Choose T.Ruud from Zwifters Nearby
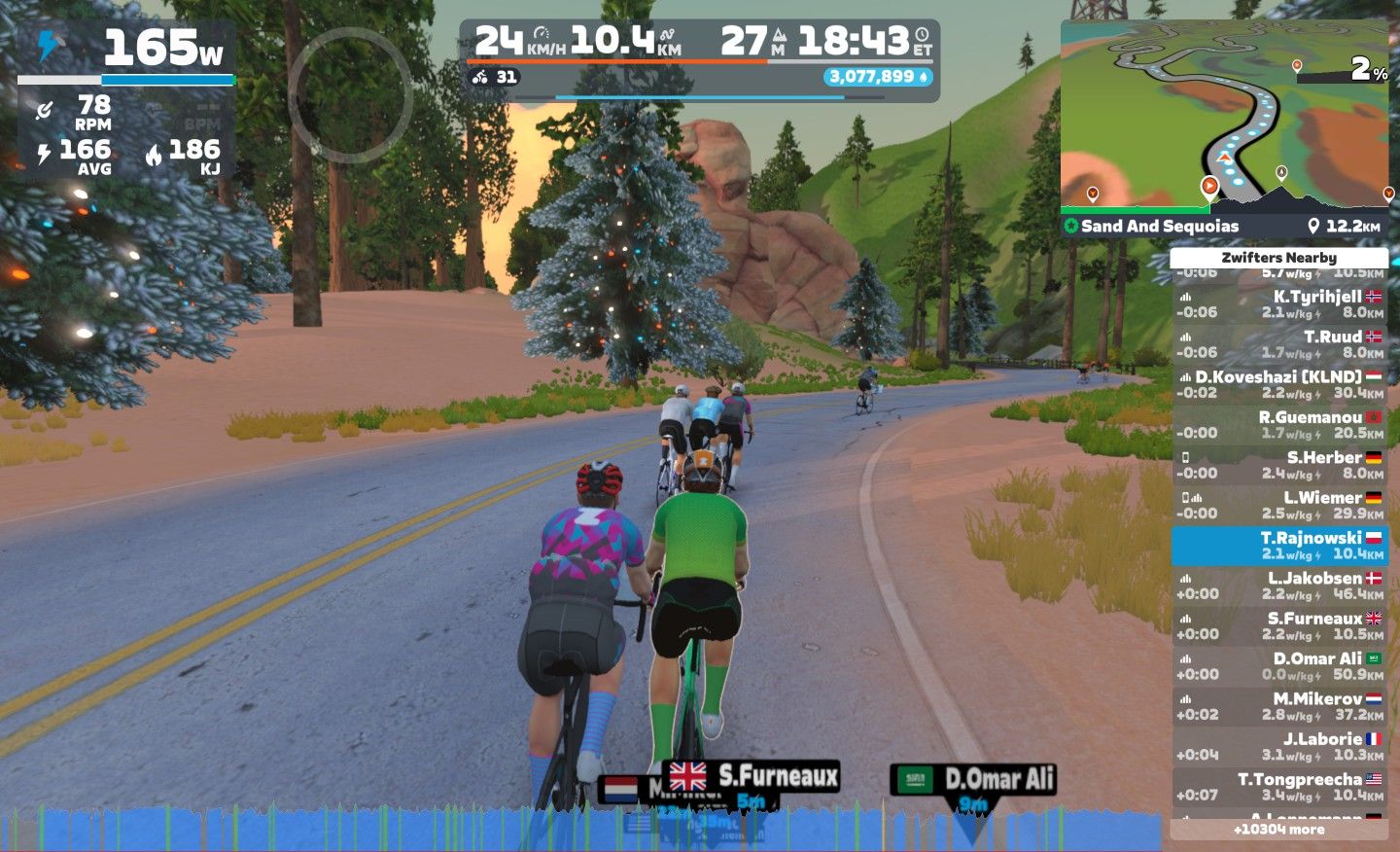Viewport: 1400px width, 852px height. tap(1278, 344)
